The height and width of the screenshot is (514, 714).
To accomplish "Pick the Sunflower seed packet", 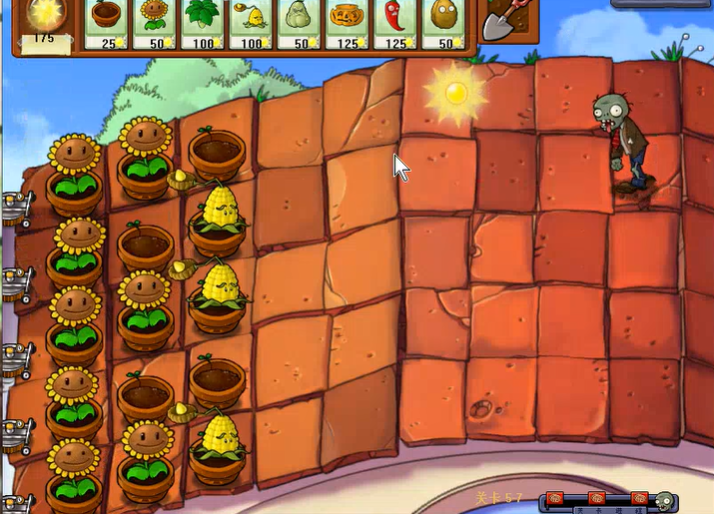I will tap(155, 22).
